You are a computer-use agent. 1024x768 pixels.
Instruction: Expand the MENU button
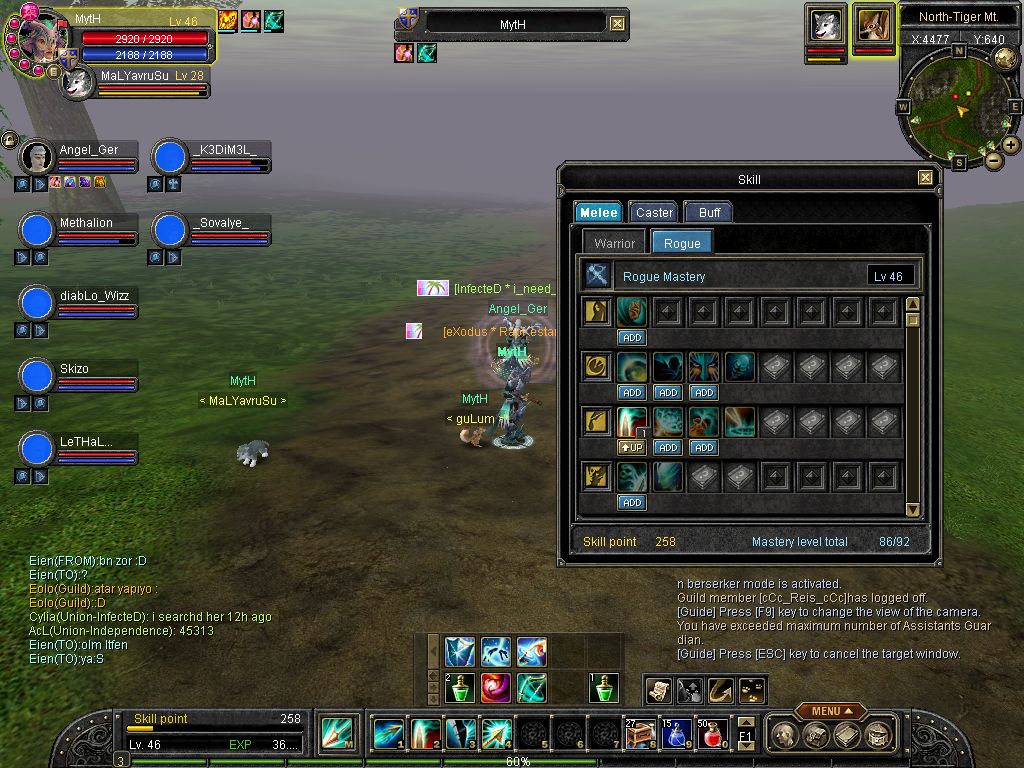click(830, 711)
